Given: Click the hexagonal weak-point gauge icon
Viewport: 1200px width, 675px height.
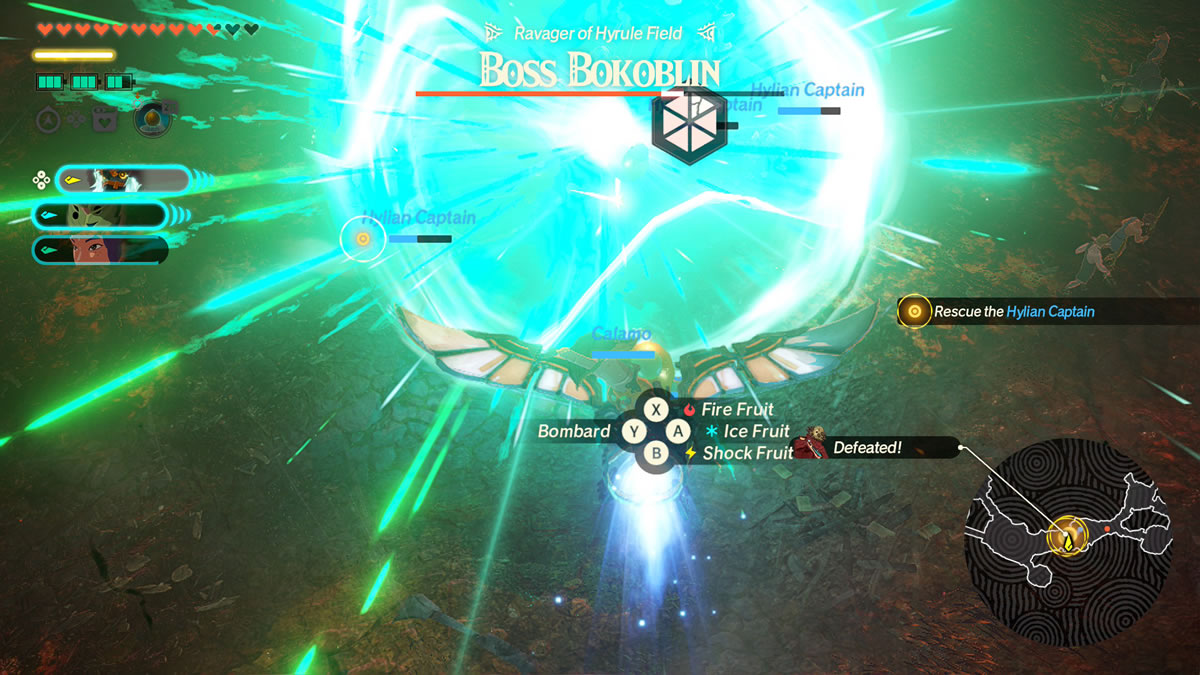Looking at the screenshot, I should (x=686, y=125).
